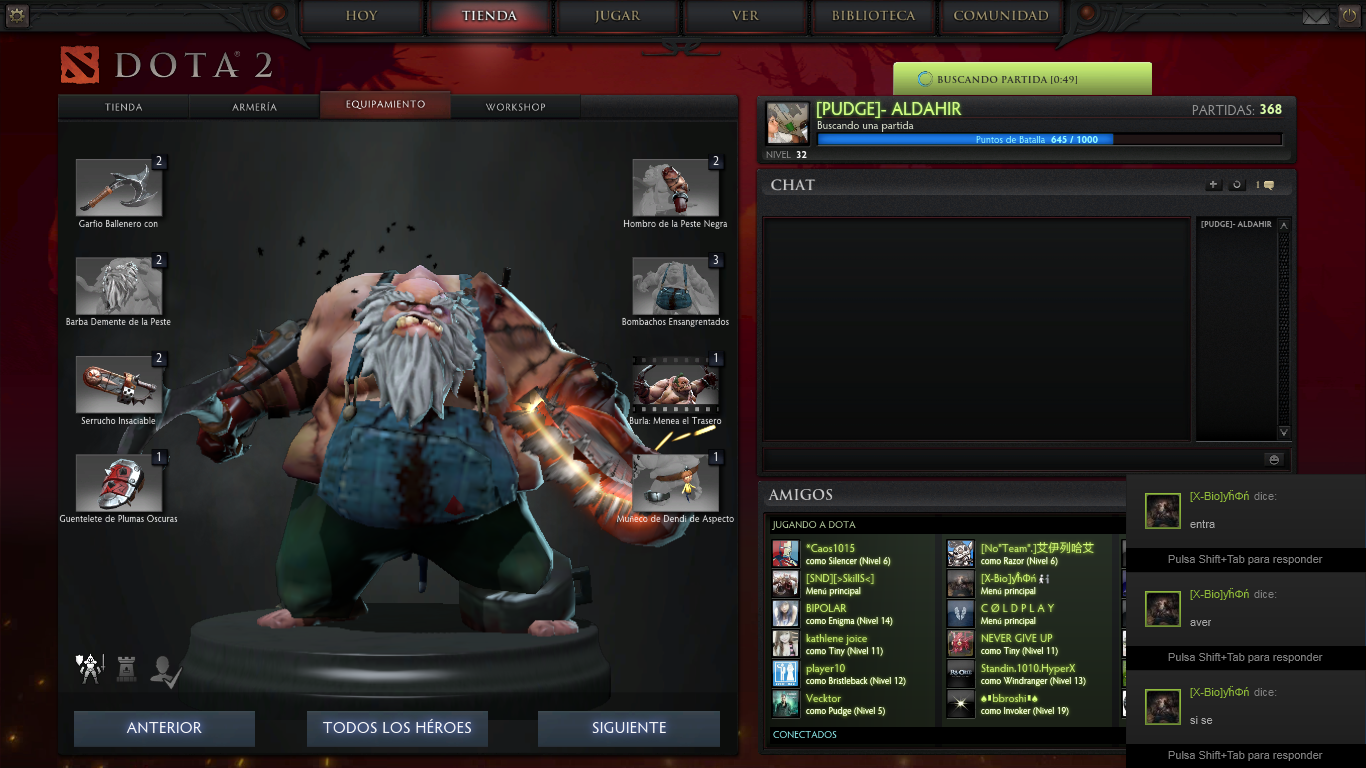Open the BIBLIOTECA menu item
The height and width of the screenshot is (768, 1366).
pos(872,16)
